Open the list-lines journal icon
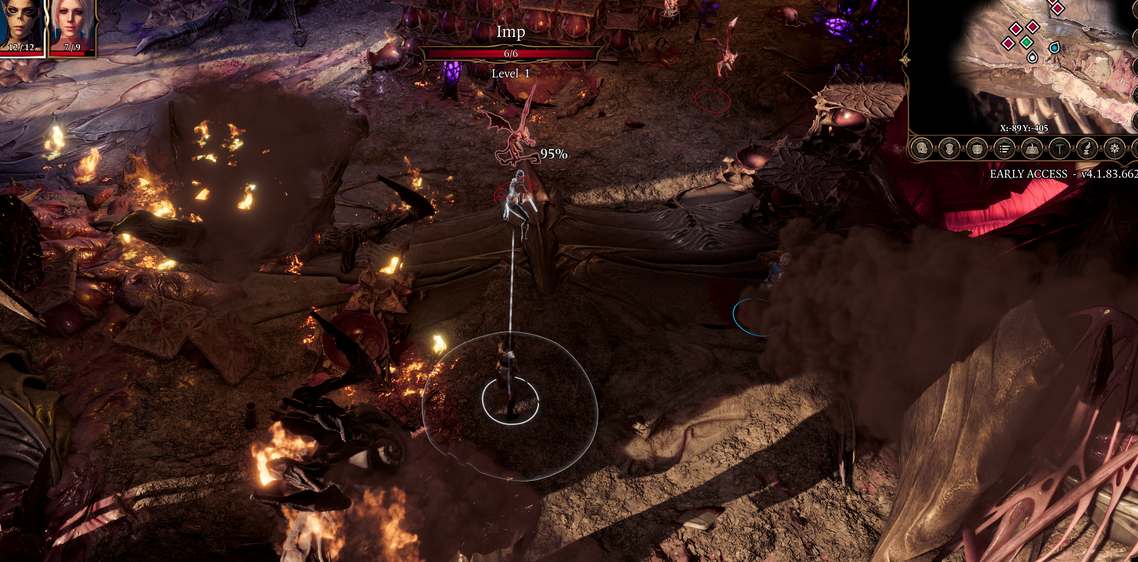This screenshot has width=1138, height=562. tap(1005, 149)
